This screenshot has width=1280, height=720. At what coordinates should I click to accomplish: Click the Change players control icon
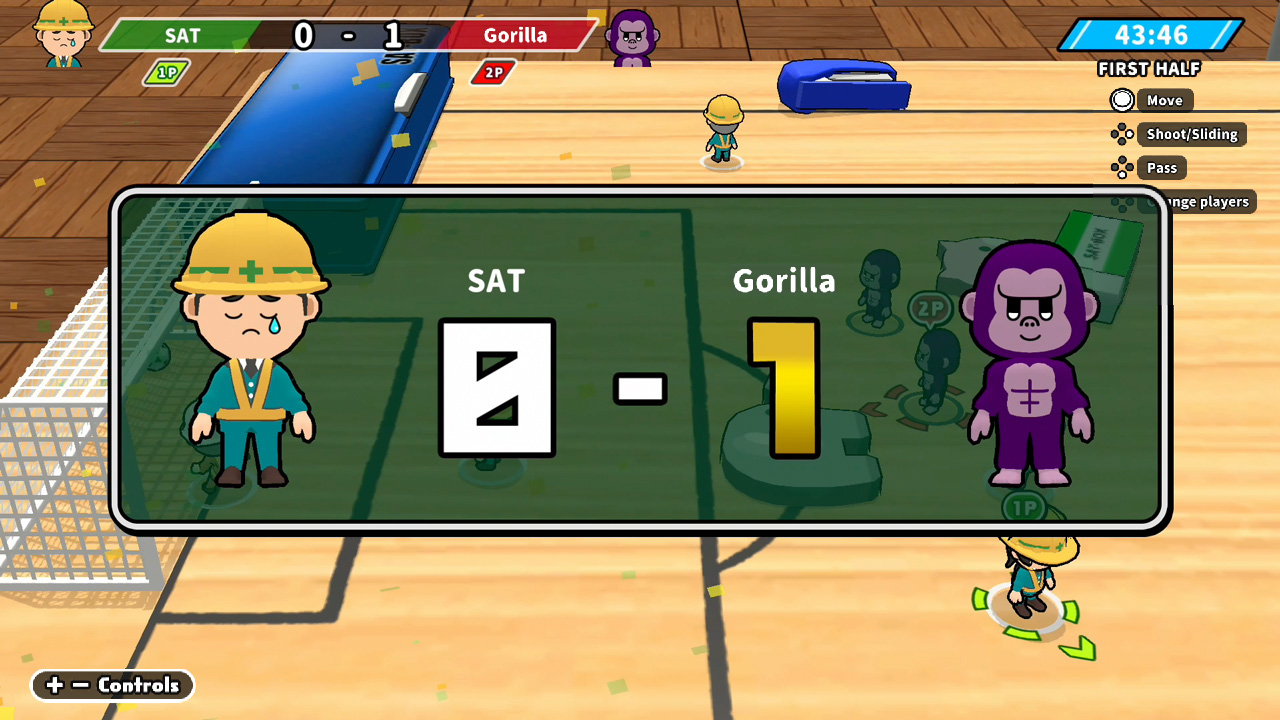tap(1122, 201)
